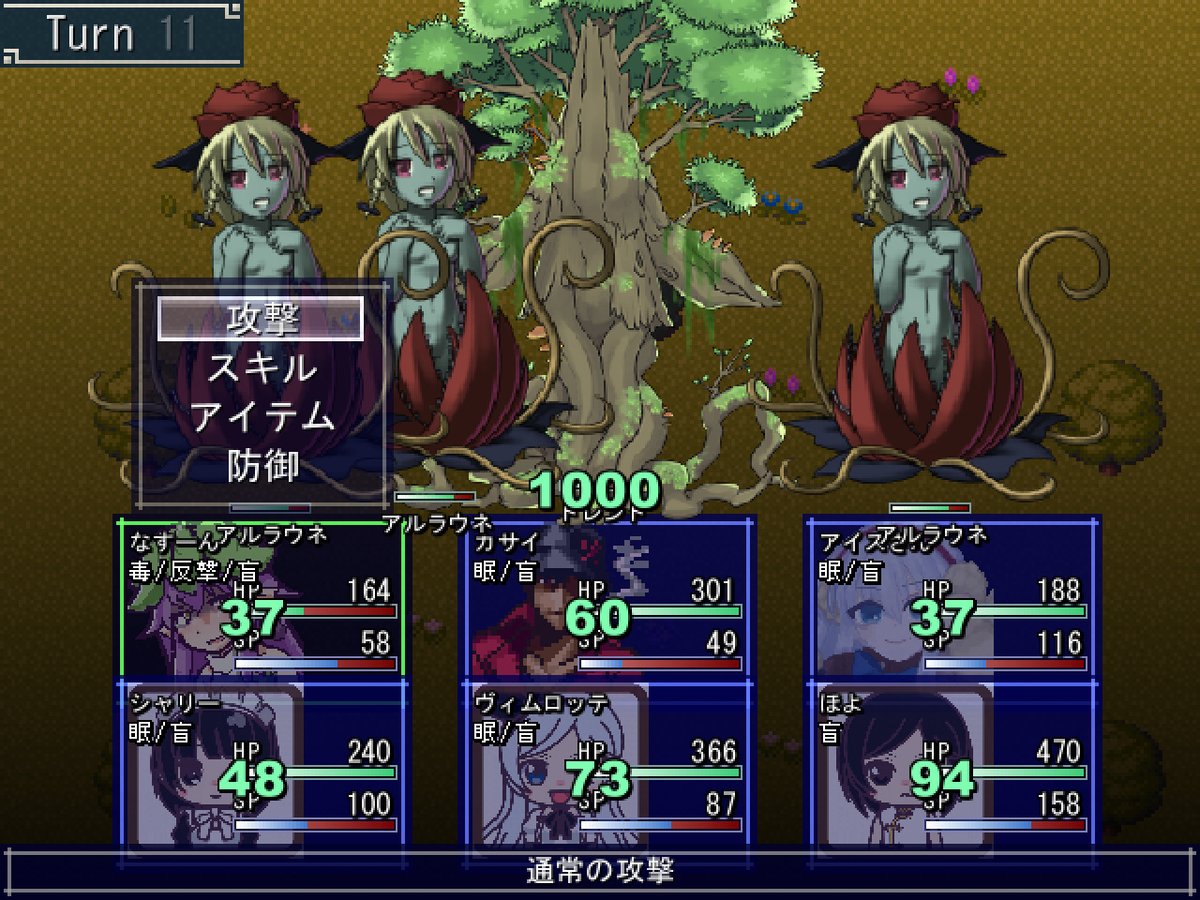Viewport: 1200px width, 900px height.
Task: Pick the 防御 defend command
Action: [x=260, y=465]
